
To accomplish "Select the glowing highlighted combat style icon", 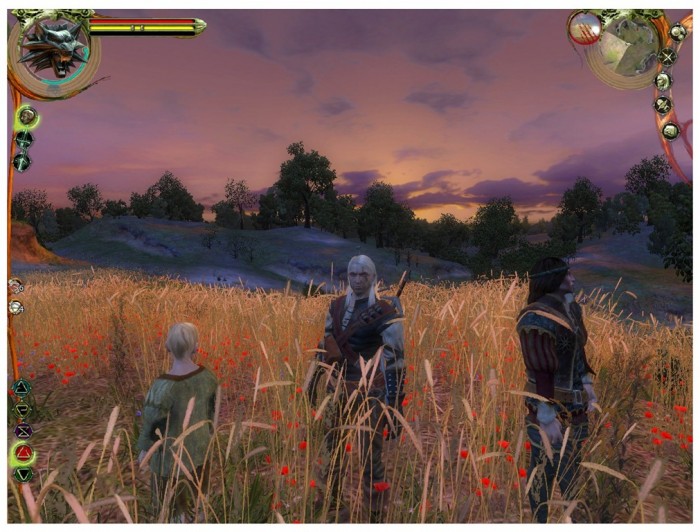I will point(25,117).
